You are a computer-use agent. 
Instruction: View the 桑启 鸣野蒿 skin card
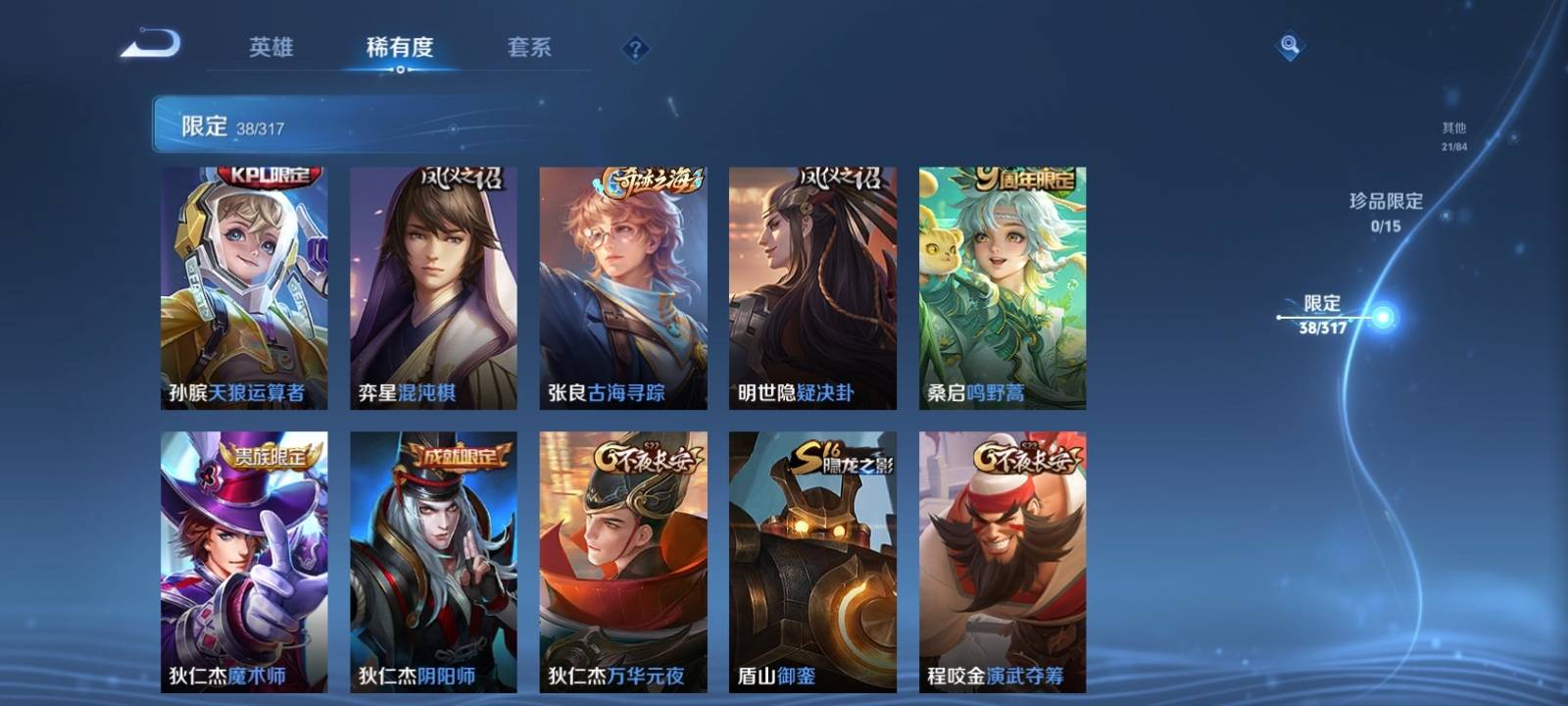click(x=1002, y=287)
